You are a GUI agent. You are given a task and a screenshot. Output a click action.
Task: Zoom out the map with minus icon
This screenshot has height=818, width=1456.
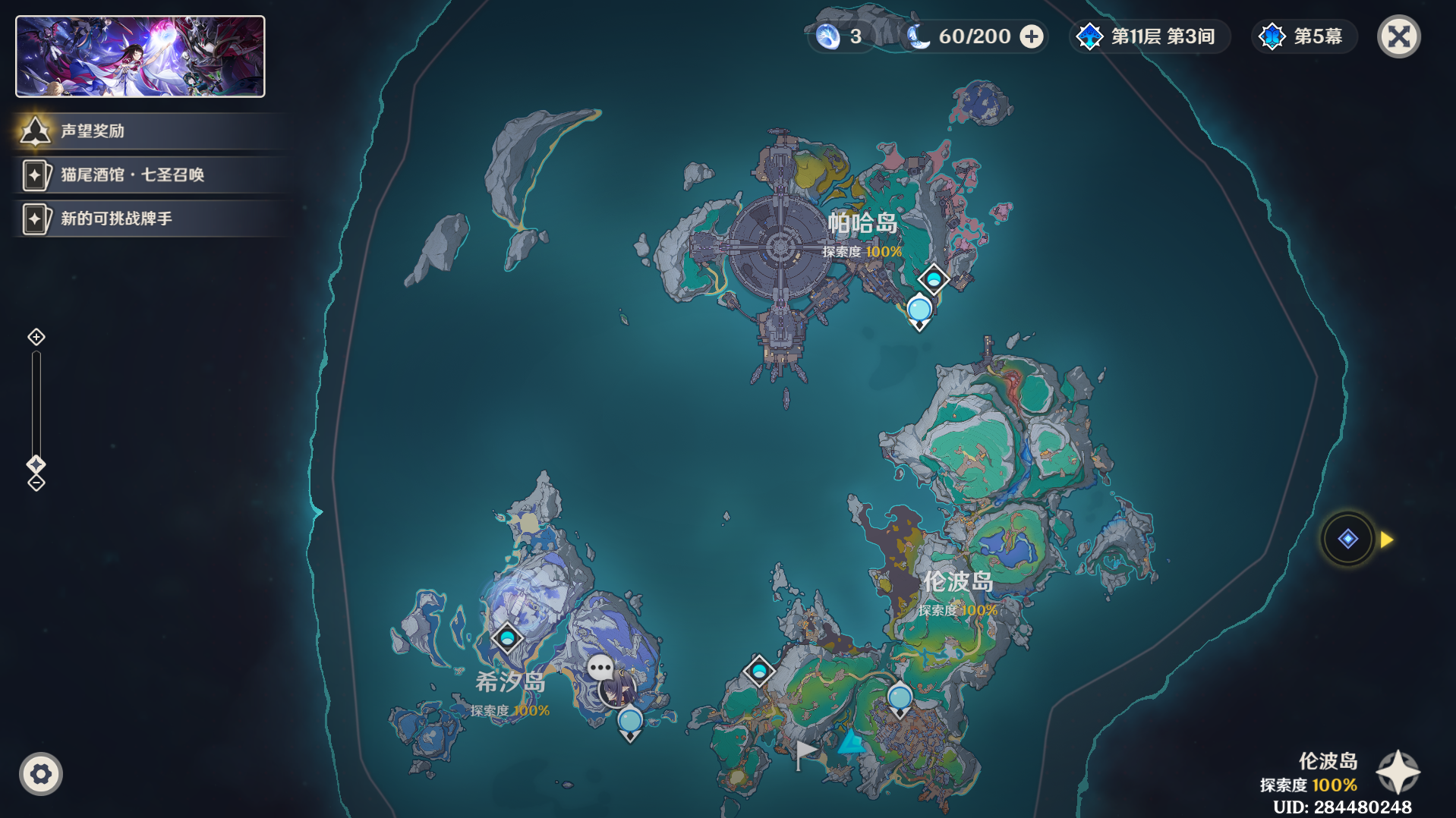pos(36,483)
